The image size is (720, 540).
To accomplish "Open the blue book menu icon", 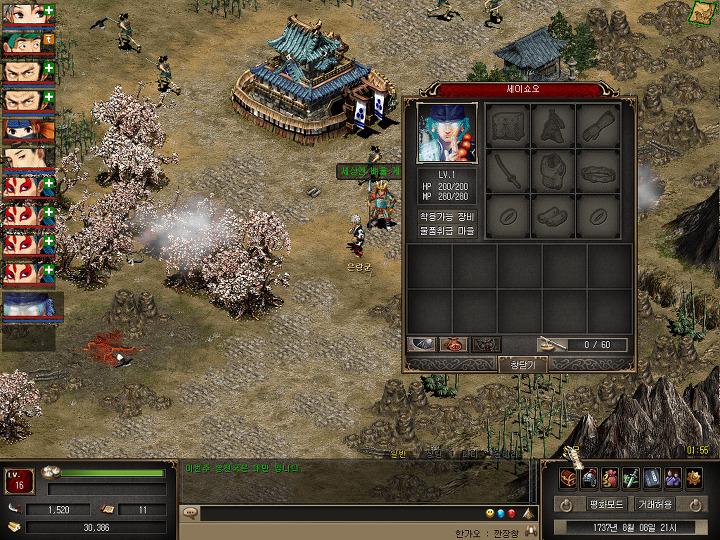I will 651,478.
